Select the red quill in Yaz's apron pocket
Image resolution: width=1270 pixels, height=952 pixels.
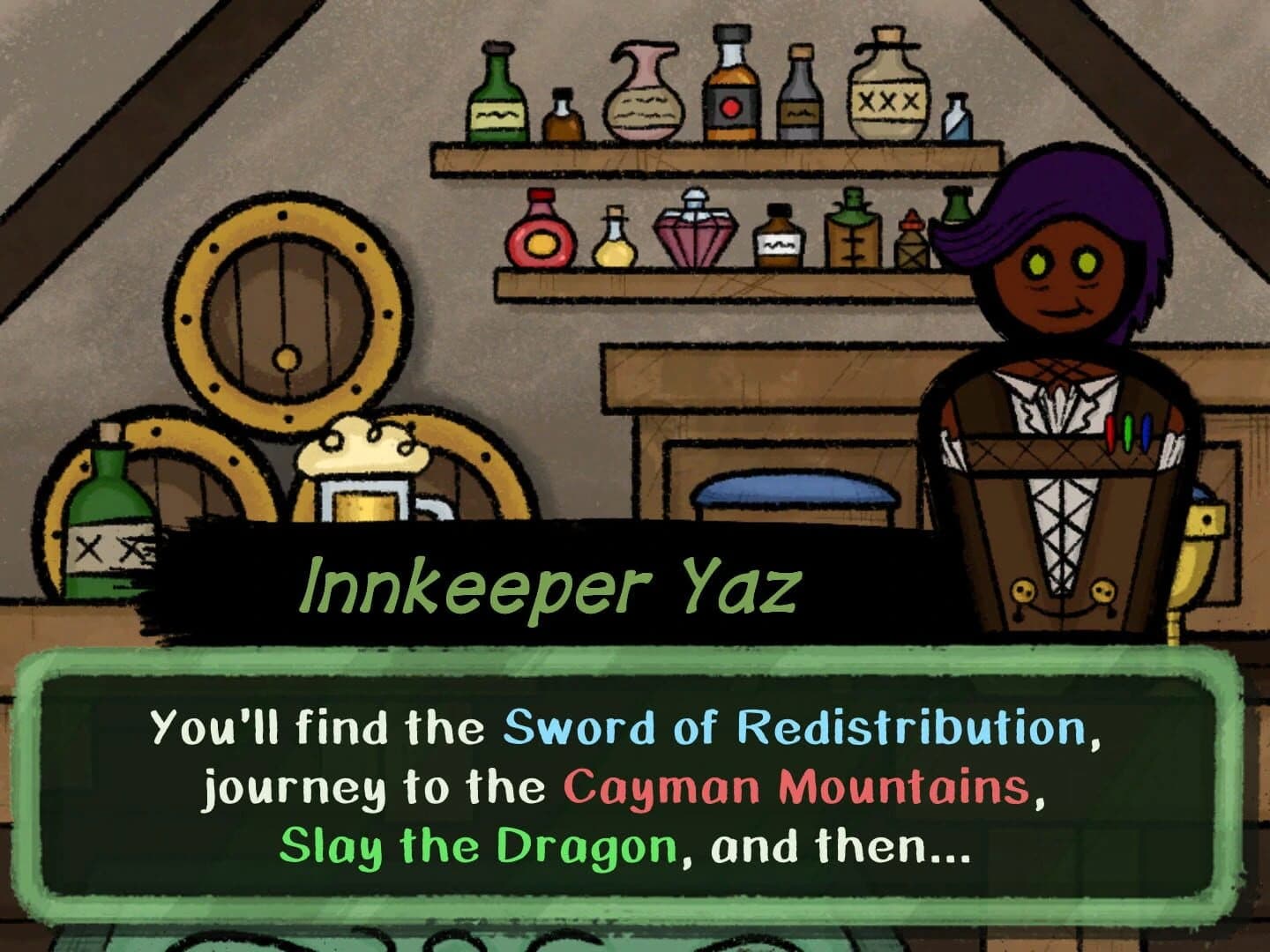[1111, 434]
